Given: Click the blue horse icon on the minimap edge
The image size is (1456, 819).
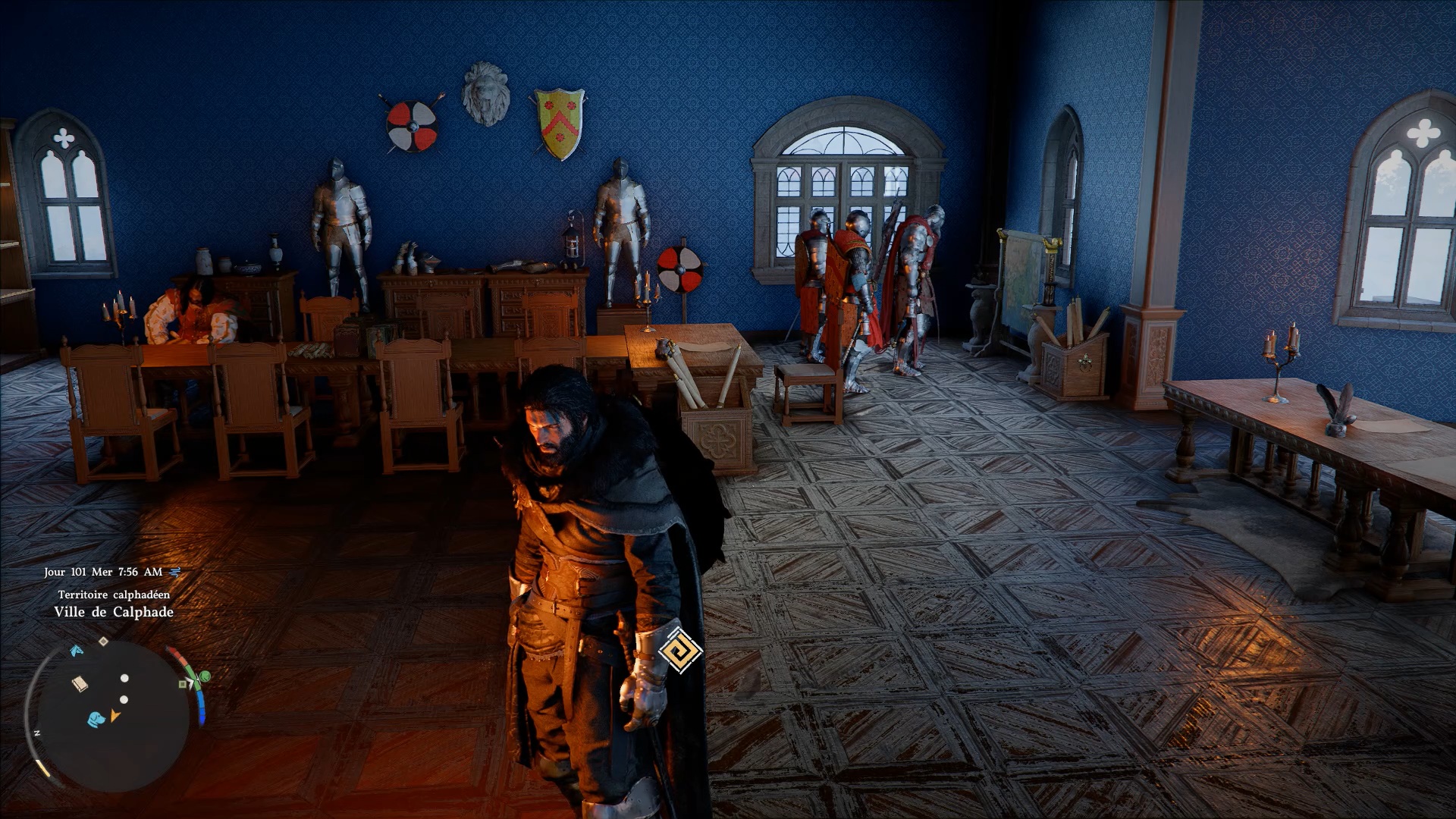Looking at the screenshot, I should pyautogui.click(x=77, y=651).
